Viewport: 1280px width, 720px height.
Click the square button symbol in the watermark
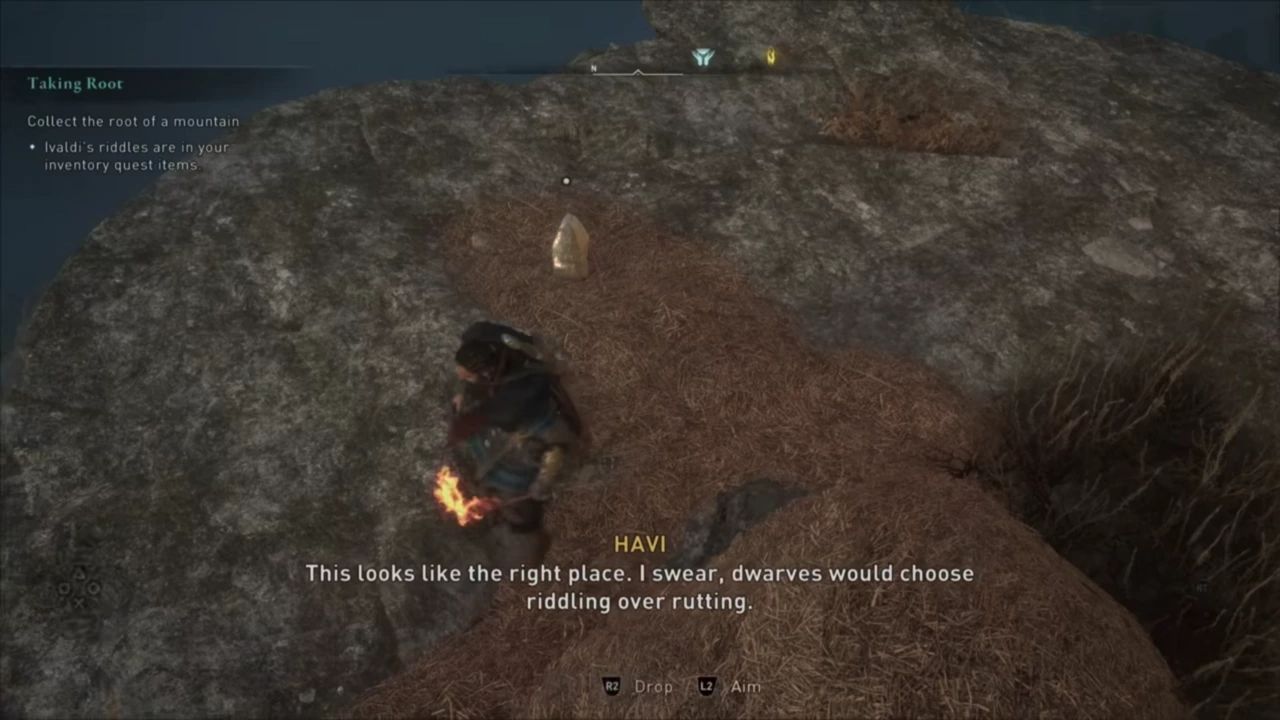[64, 588]
